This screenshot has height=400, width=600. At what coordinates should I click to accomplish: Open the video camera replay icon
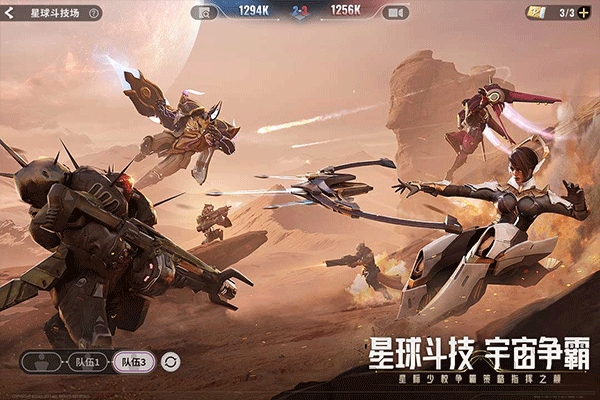(x=395, y=13)
